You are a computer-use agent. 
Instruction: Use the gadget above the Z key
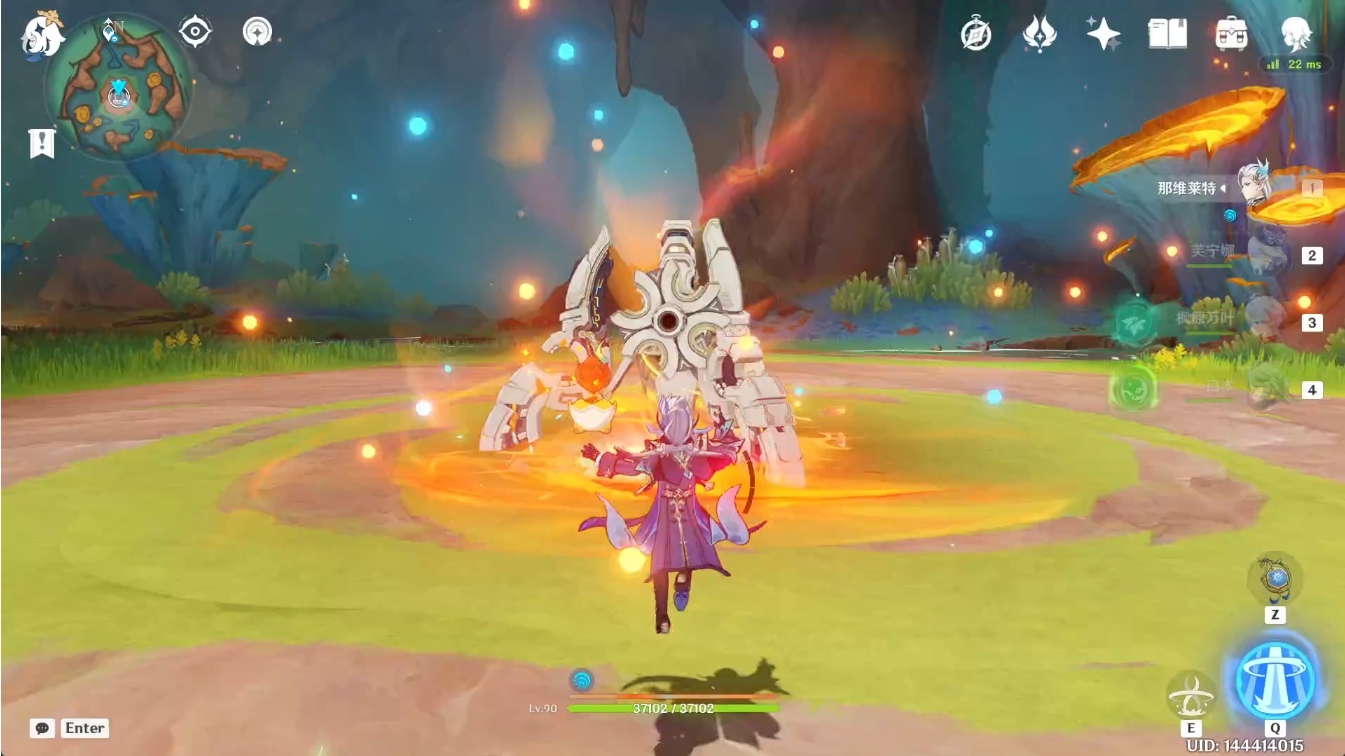[1275, 578]
